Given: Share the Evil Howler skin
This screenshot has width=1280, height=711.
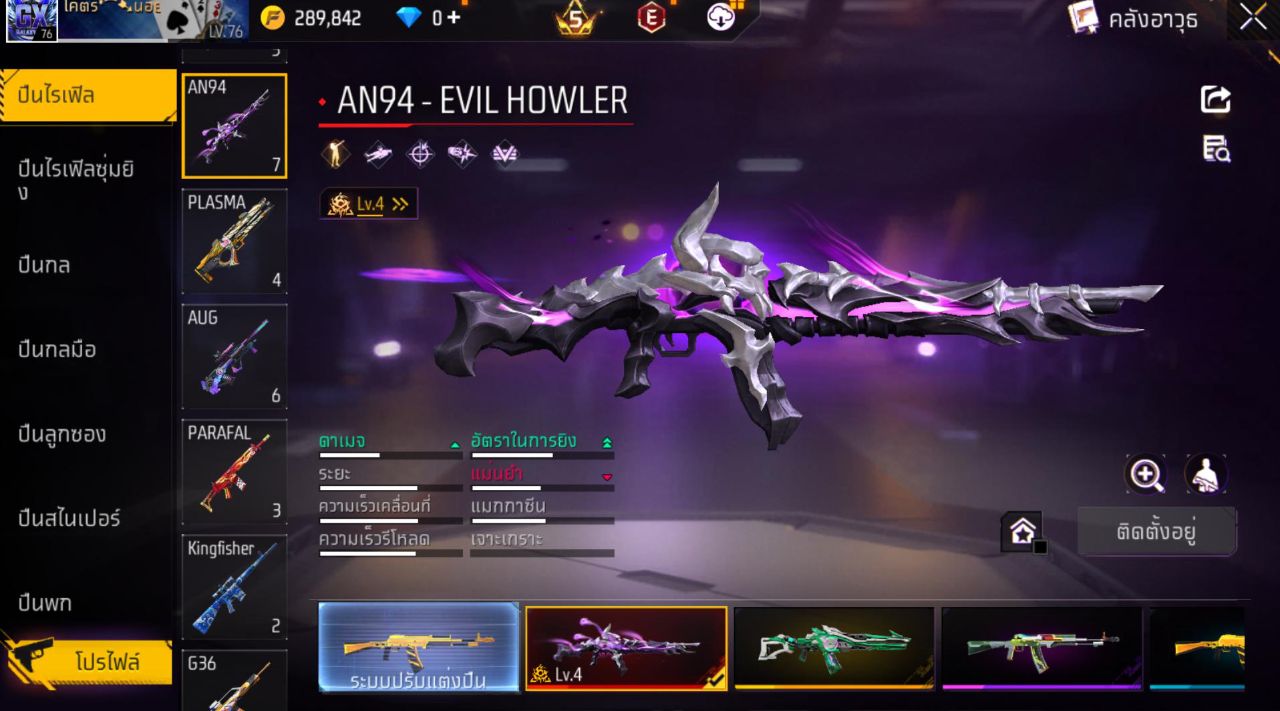Looking at the screenshot, I should (1215, 99).
